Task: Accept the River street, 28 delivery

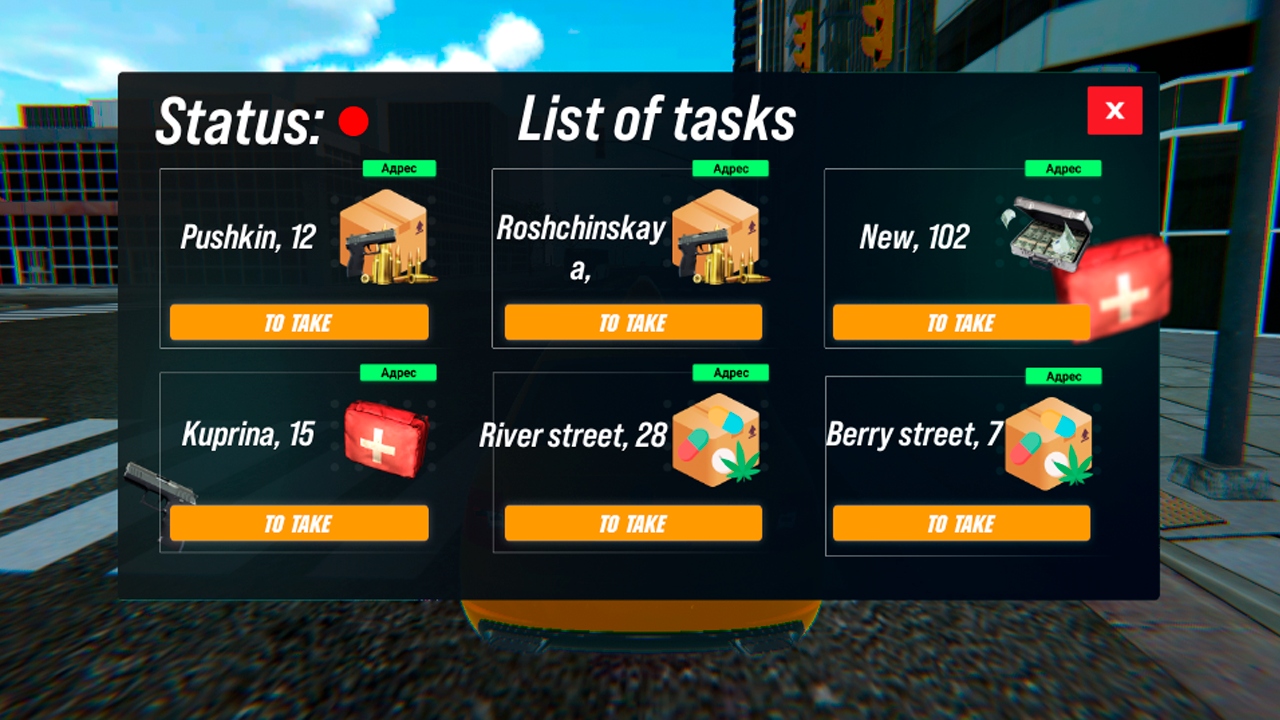Action: pos(632,522)
